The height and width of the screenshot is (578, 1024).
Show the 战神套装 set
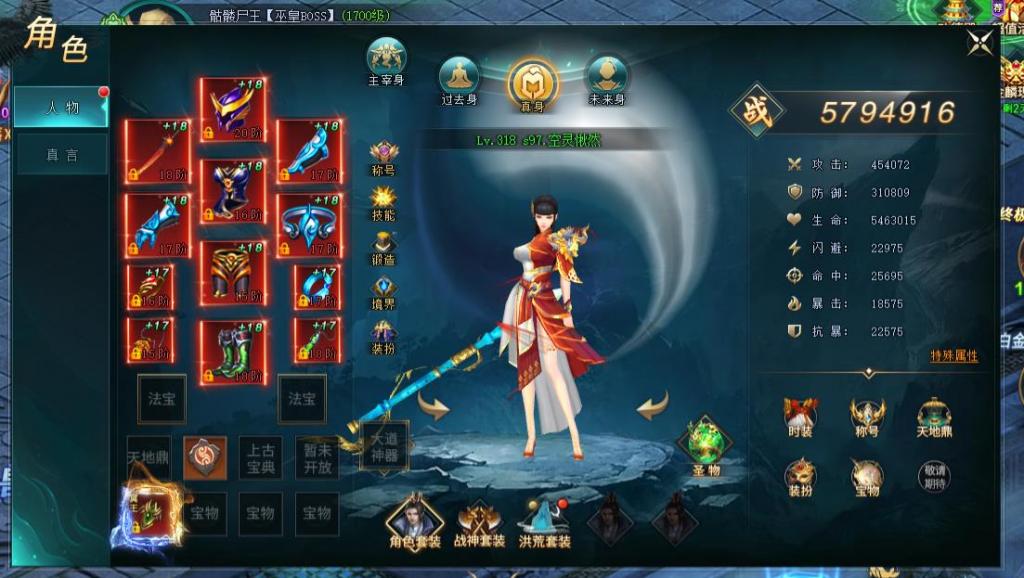point(480,520)
